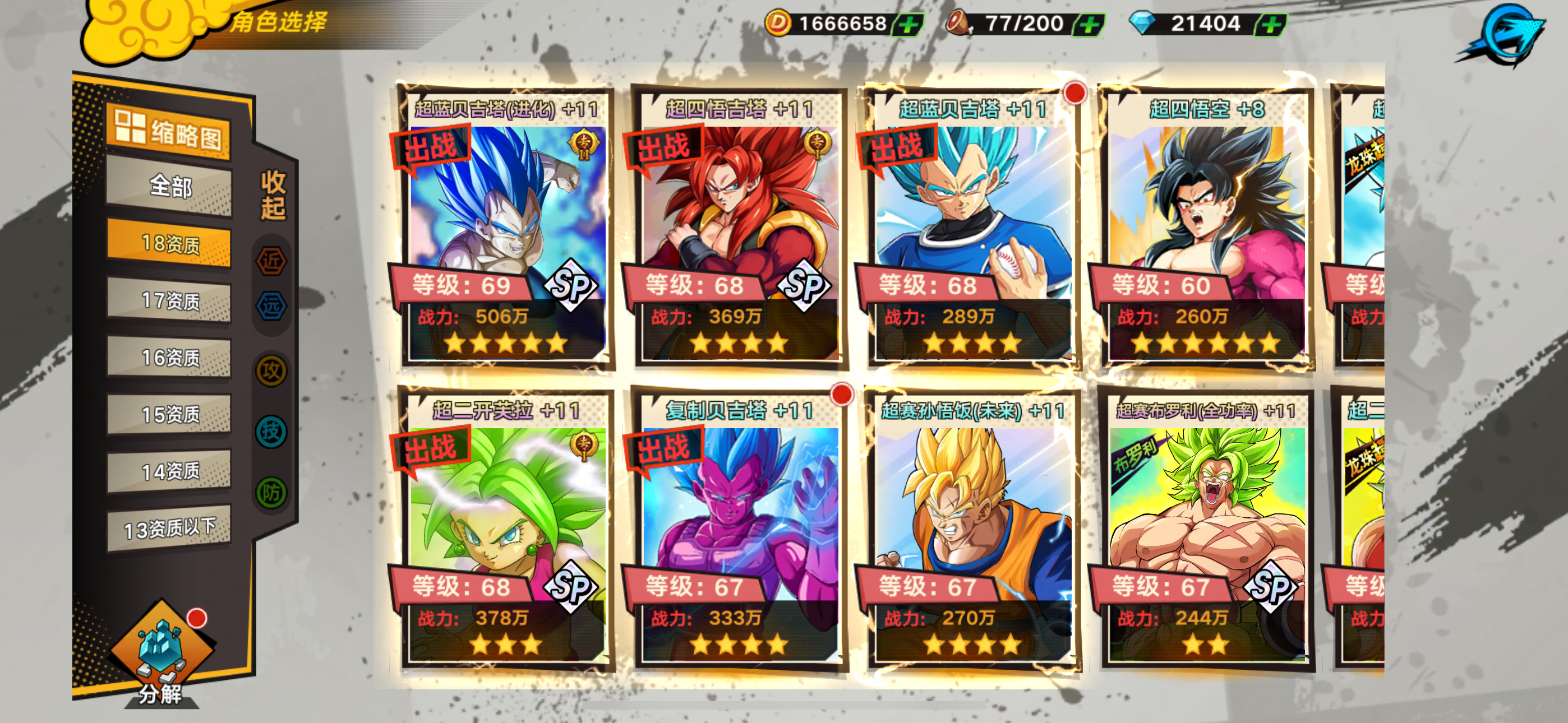Filter characters by 17资质
The height and width of the screenshot is (723, 1568).
click(169, 300)
